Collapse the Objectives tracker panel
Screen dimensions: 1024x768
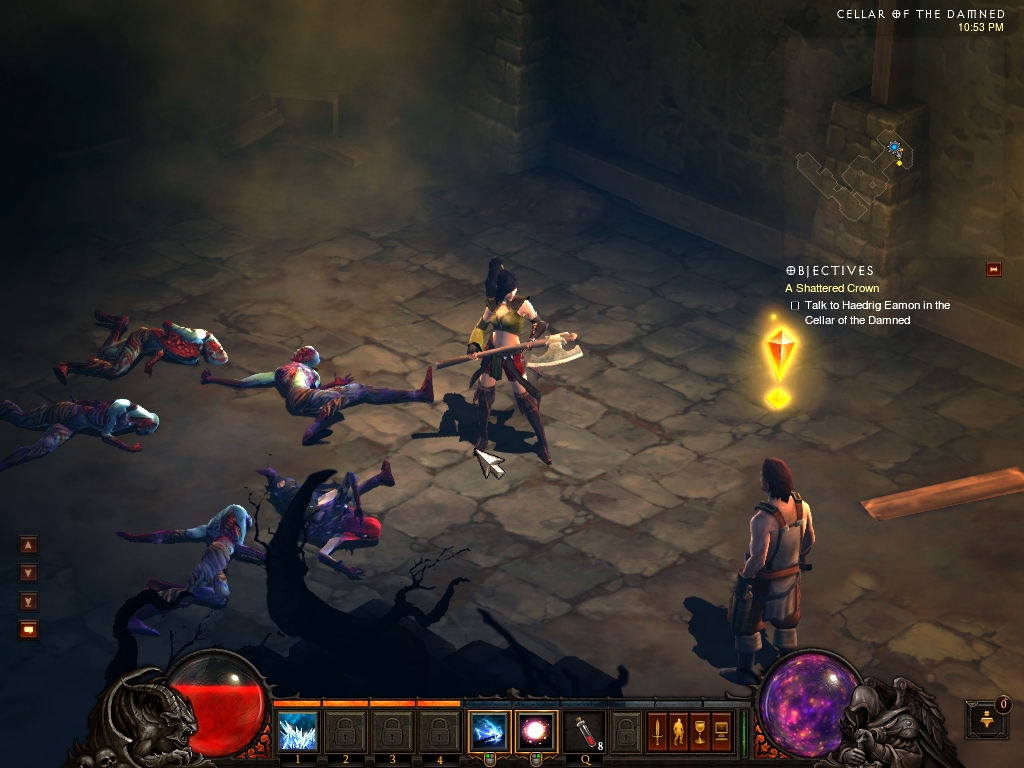click(993, 269)
